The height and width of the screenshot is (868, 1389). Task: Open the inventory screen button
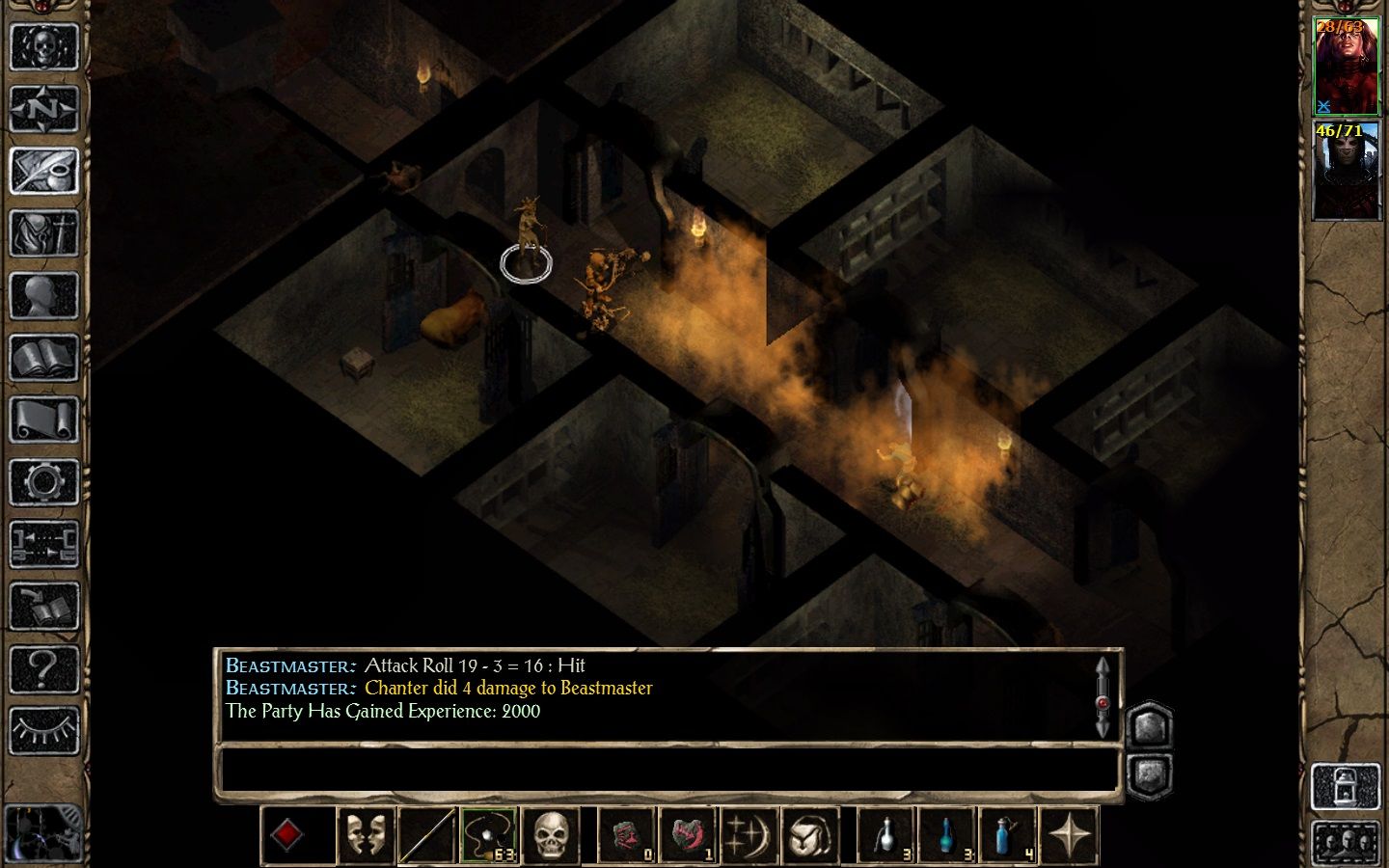[43, 233]
